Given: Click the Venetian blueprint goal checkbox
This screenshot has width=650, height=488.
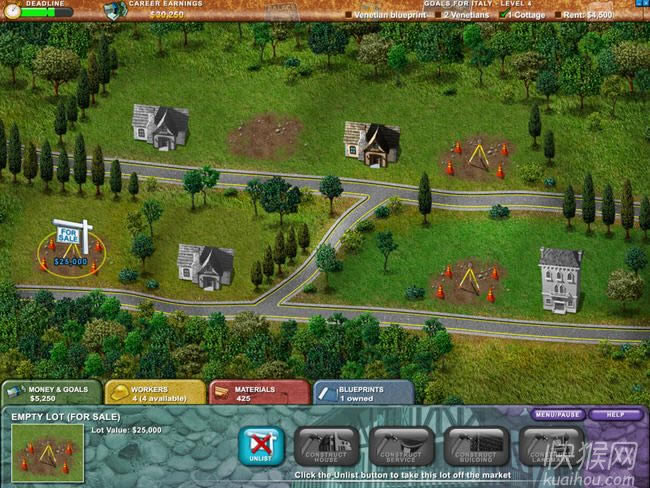Looking at the screenshot, I should (349, 15).
